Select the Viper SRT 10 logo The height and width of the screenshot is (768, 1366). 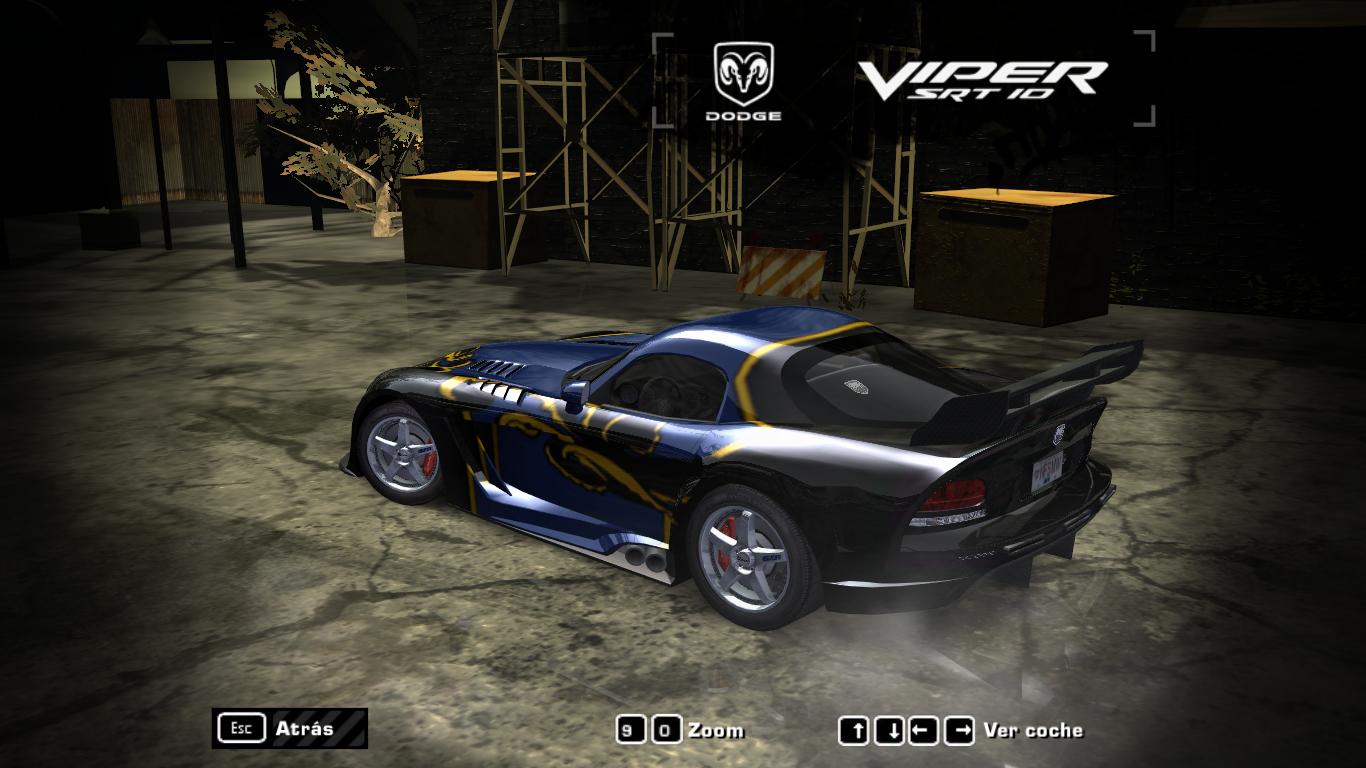tap(985, 80)
